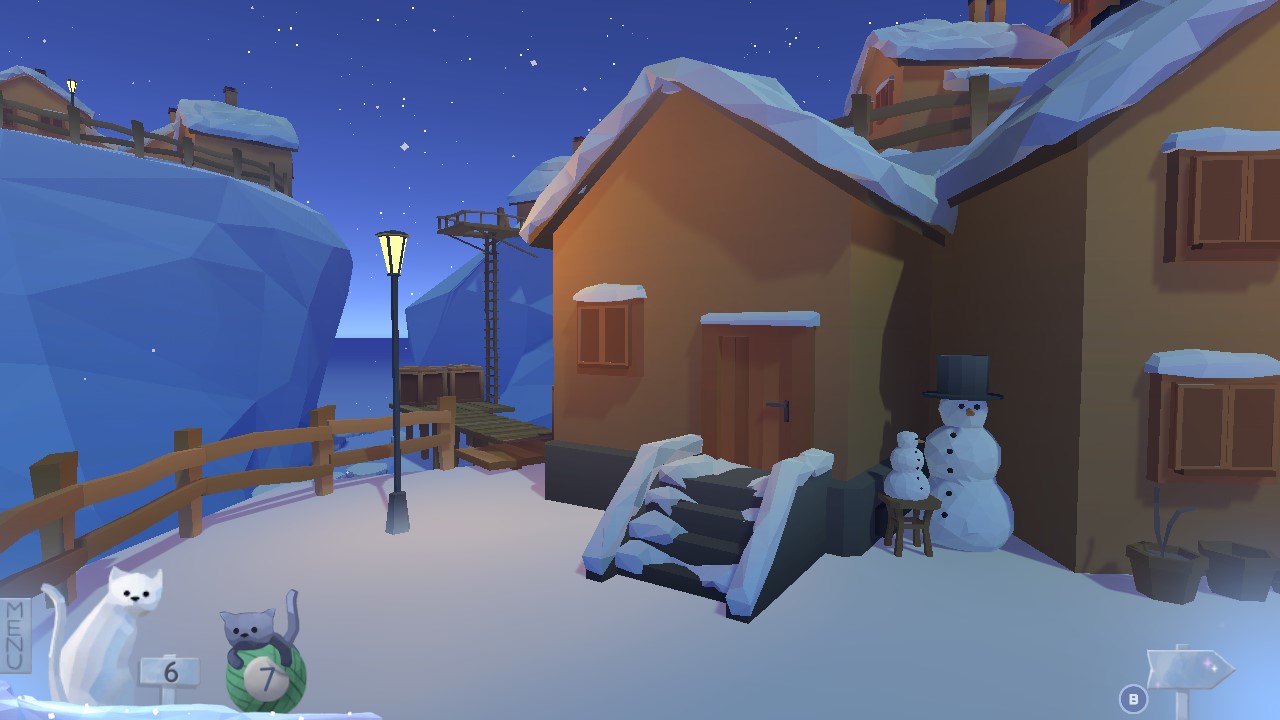Click the snowy staircase by the entrance
1280x720 pixels.
click(700, 520)
